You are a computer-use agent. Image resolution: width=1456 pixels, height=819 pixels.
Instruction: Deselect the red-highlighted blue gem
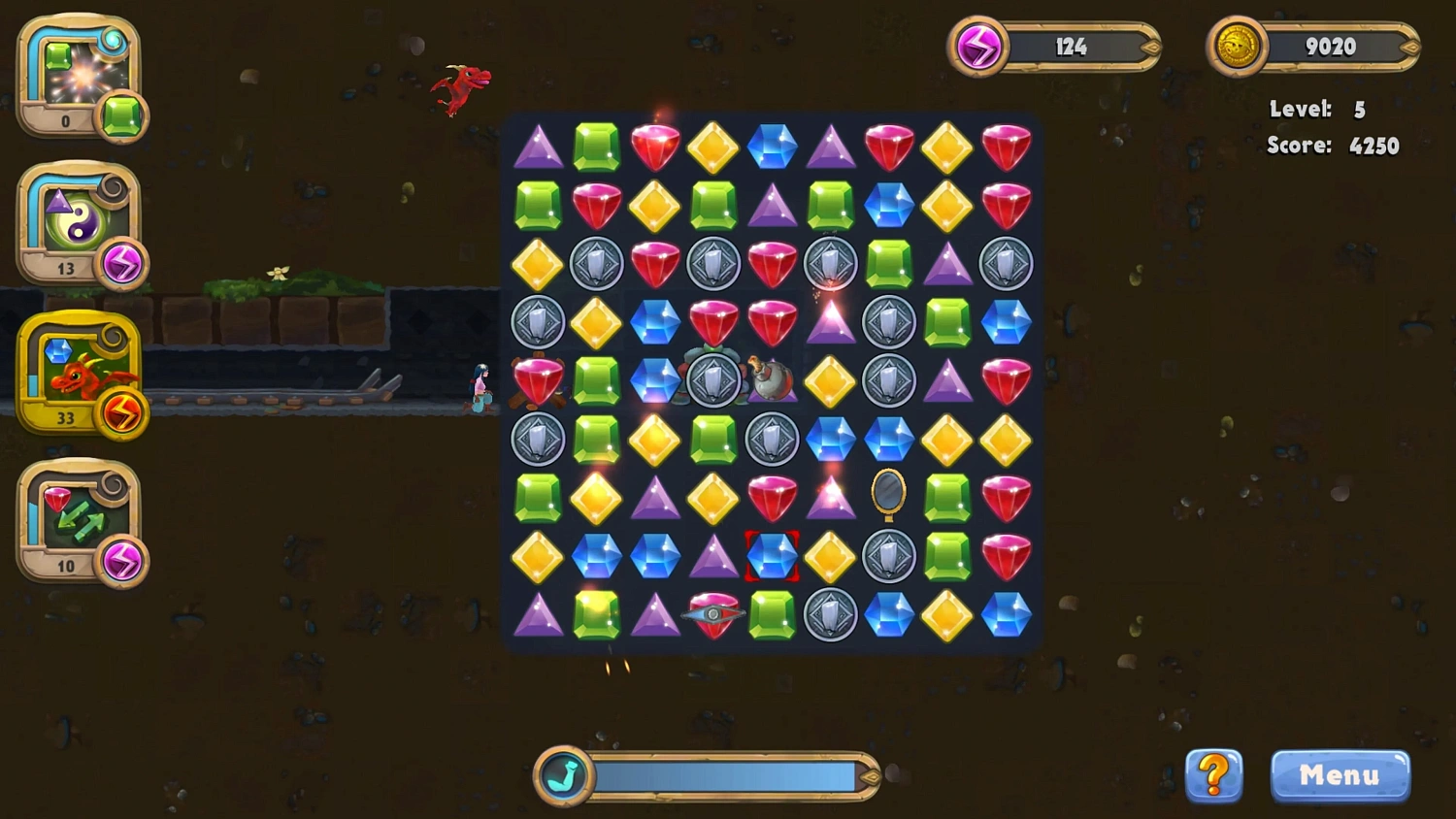click(x=773, y=556)
